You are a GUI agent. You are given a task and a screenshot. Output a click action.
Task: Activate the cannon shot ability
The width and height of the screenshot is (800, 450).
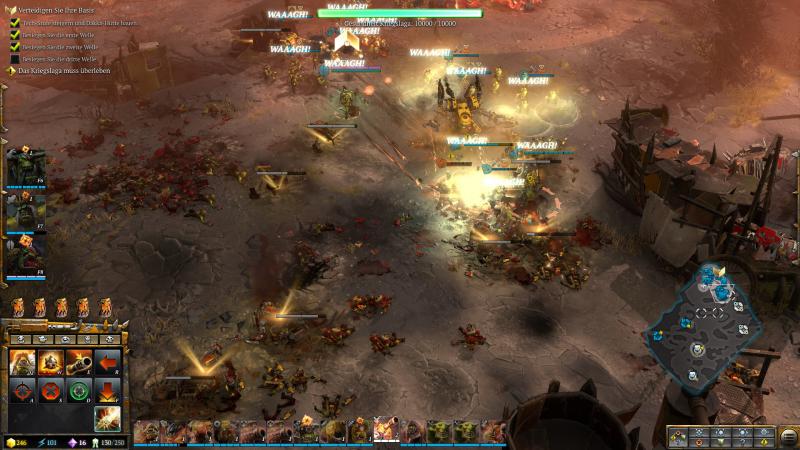tap(79, 362)
